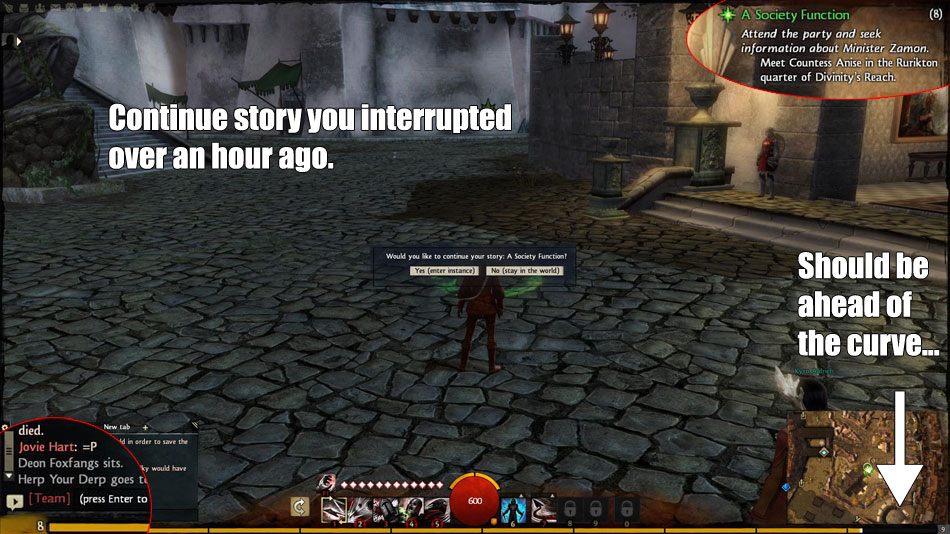This screenshot has width=950, height=534.
Task: Switch to the 'New tab' chat tab
Action: (x=119, y=427)
